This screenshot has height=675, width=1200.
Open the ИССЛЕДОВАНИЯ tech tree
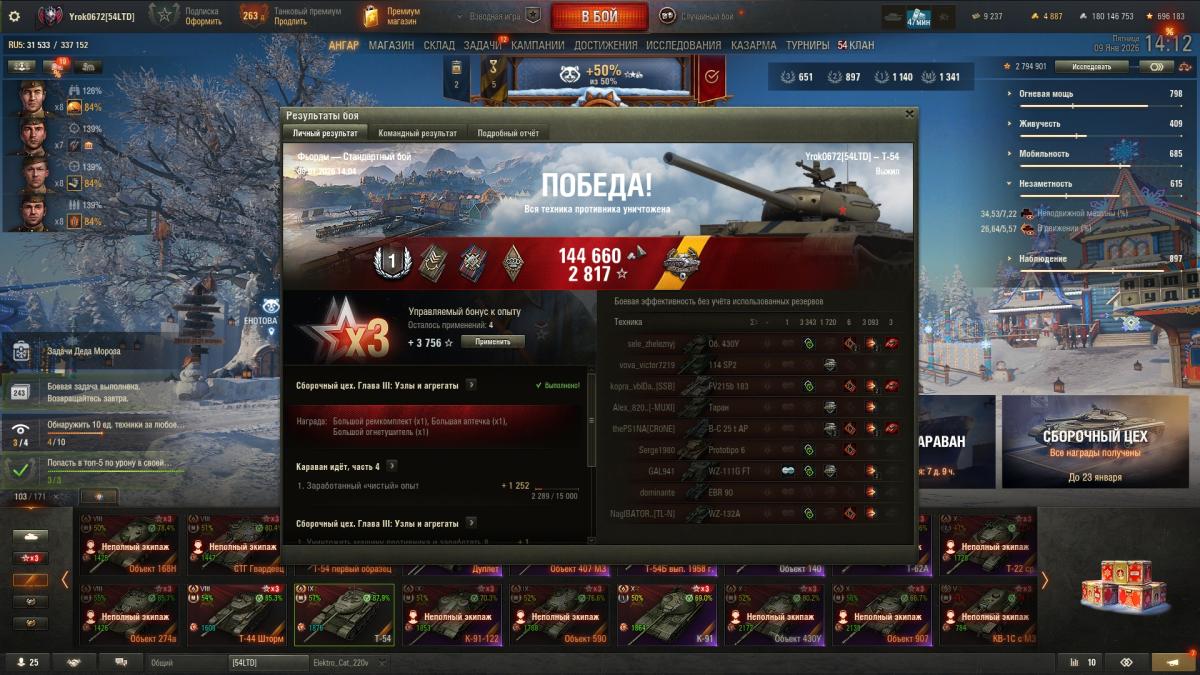point(683,45)
